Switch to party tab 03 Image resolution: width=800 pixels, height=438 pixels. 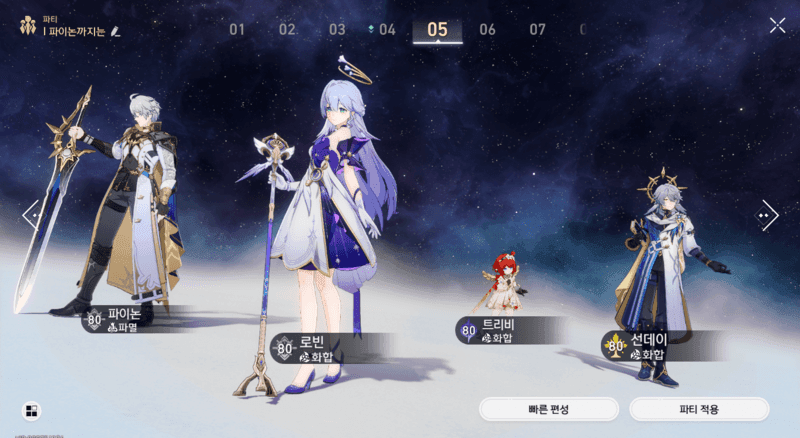(337, 29)
